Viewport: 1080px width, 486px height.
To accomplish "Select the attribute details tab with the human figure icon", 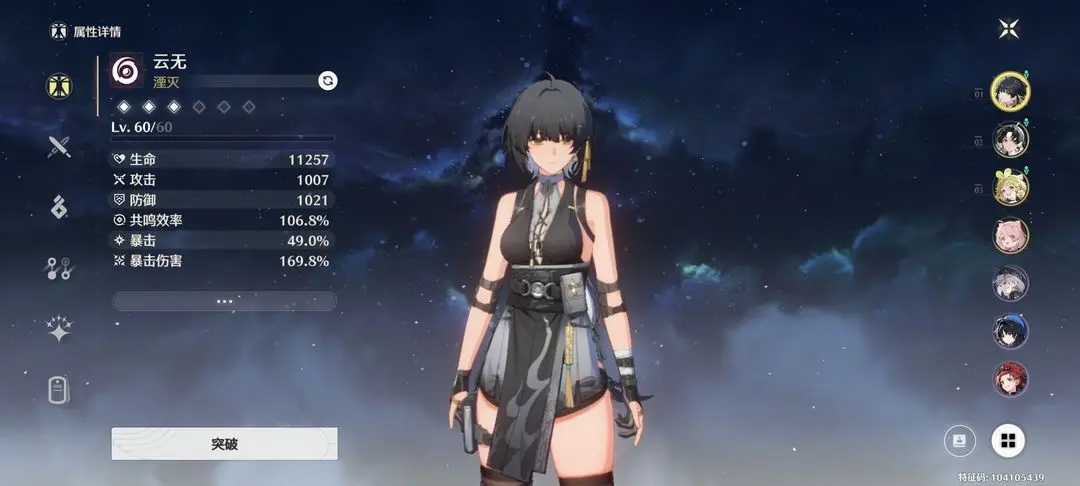I will (x=59, y=85).
